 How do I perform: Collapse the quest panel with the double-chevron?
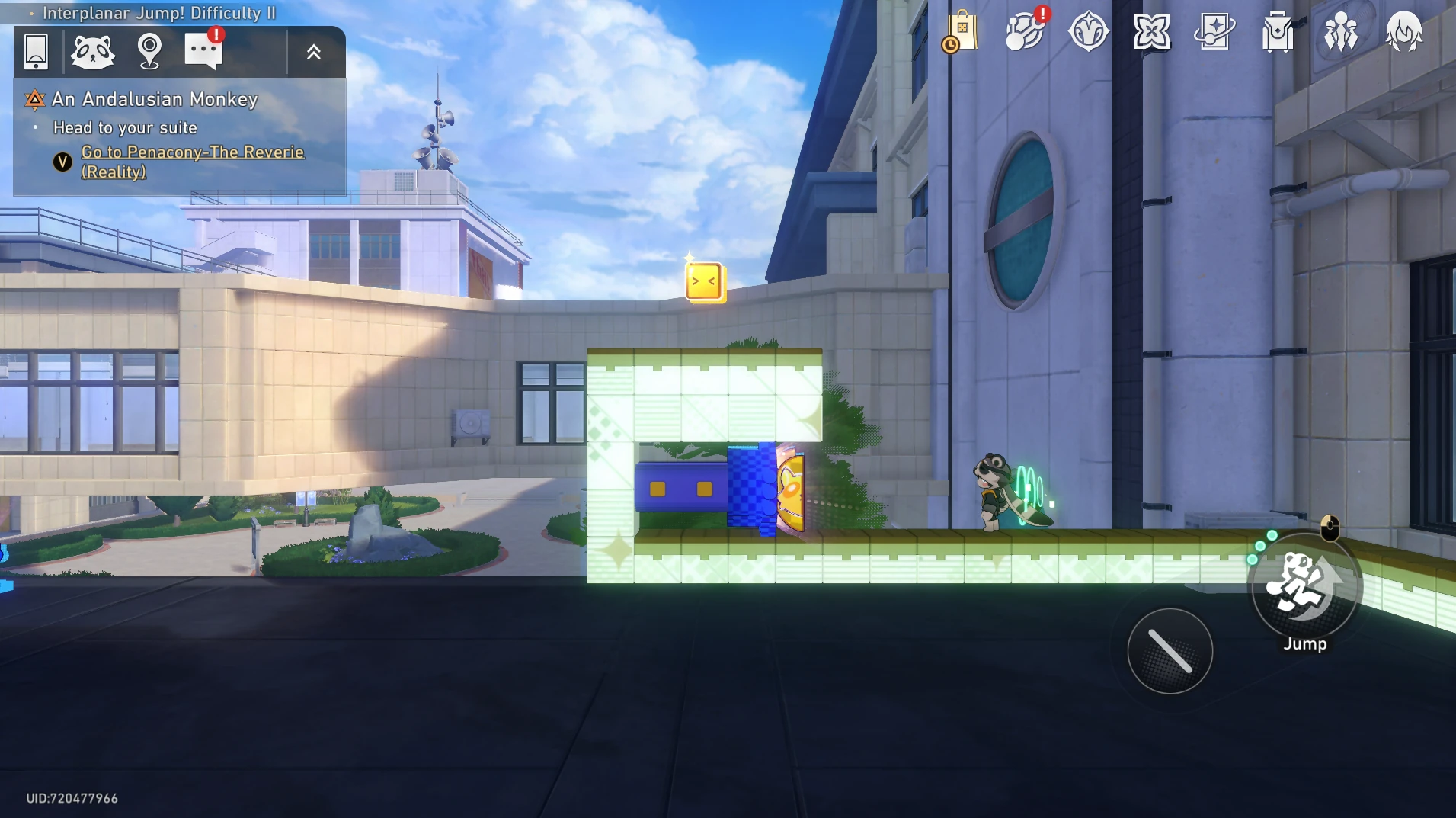(314, 53)
